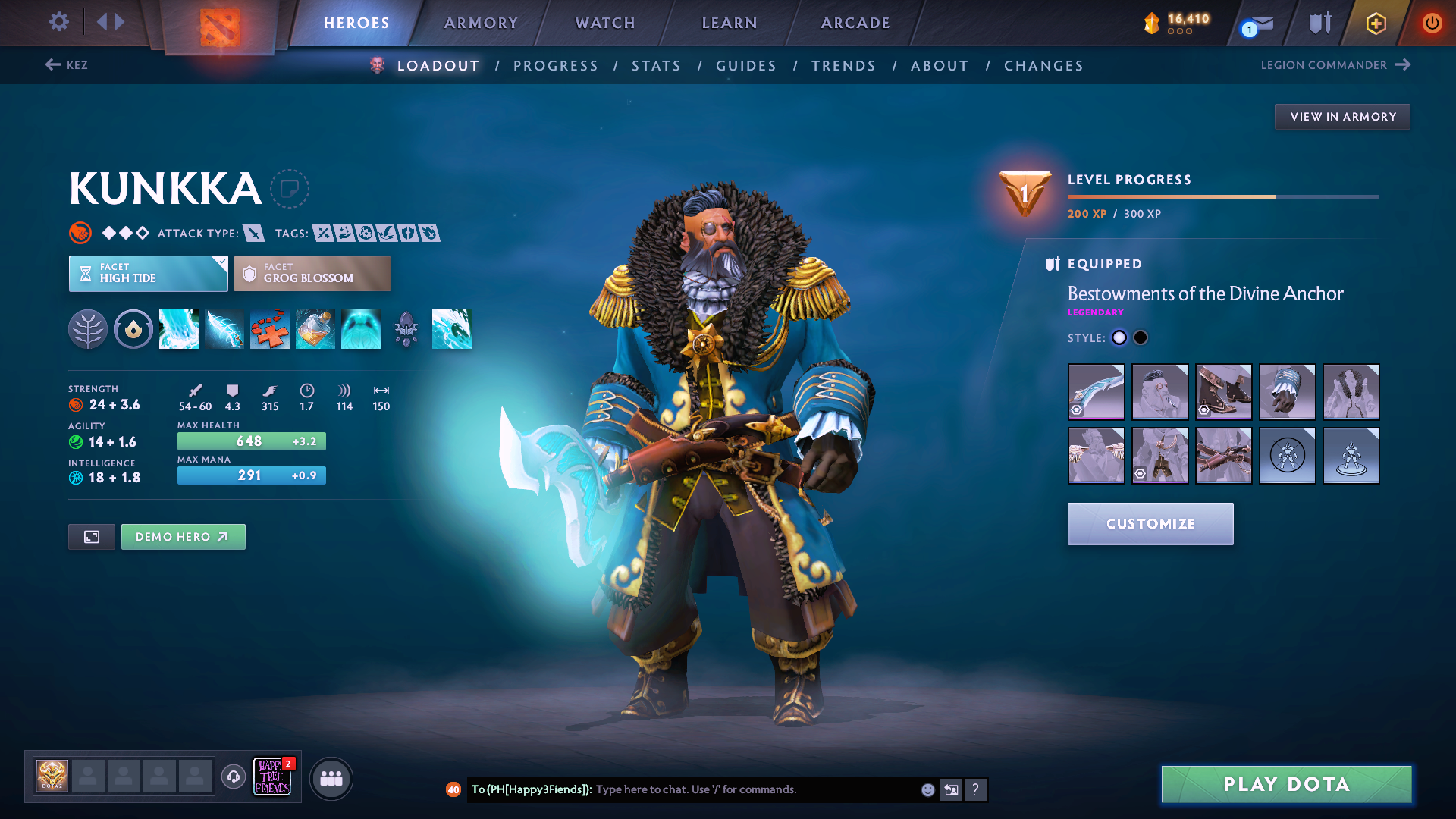
Task: Open the guides shield icon near Equipped
Action: point(1050,264)
